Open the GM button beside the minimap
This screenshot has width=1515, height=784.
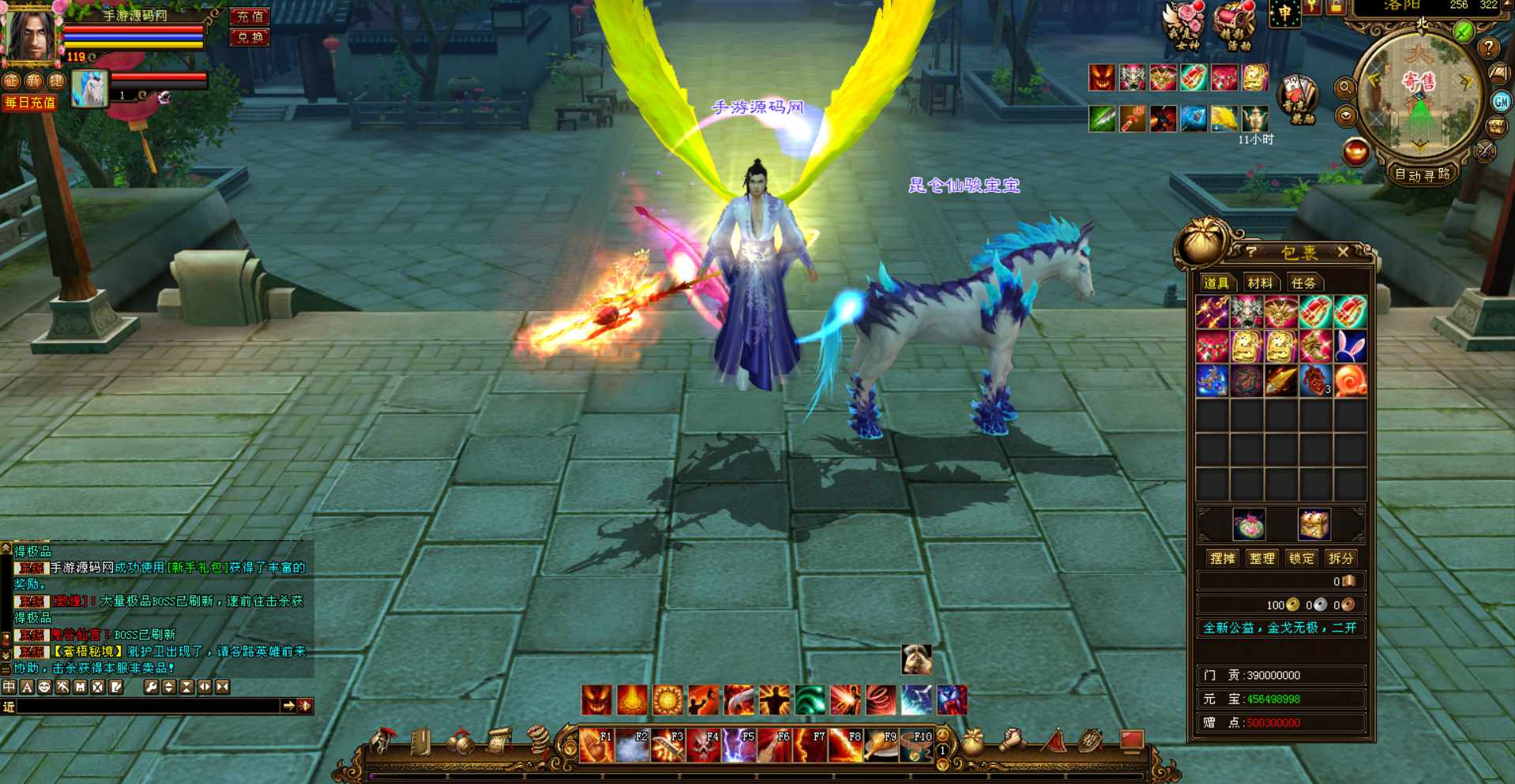tap(1501, 101)
